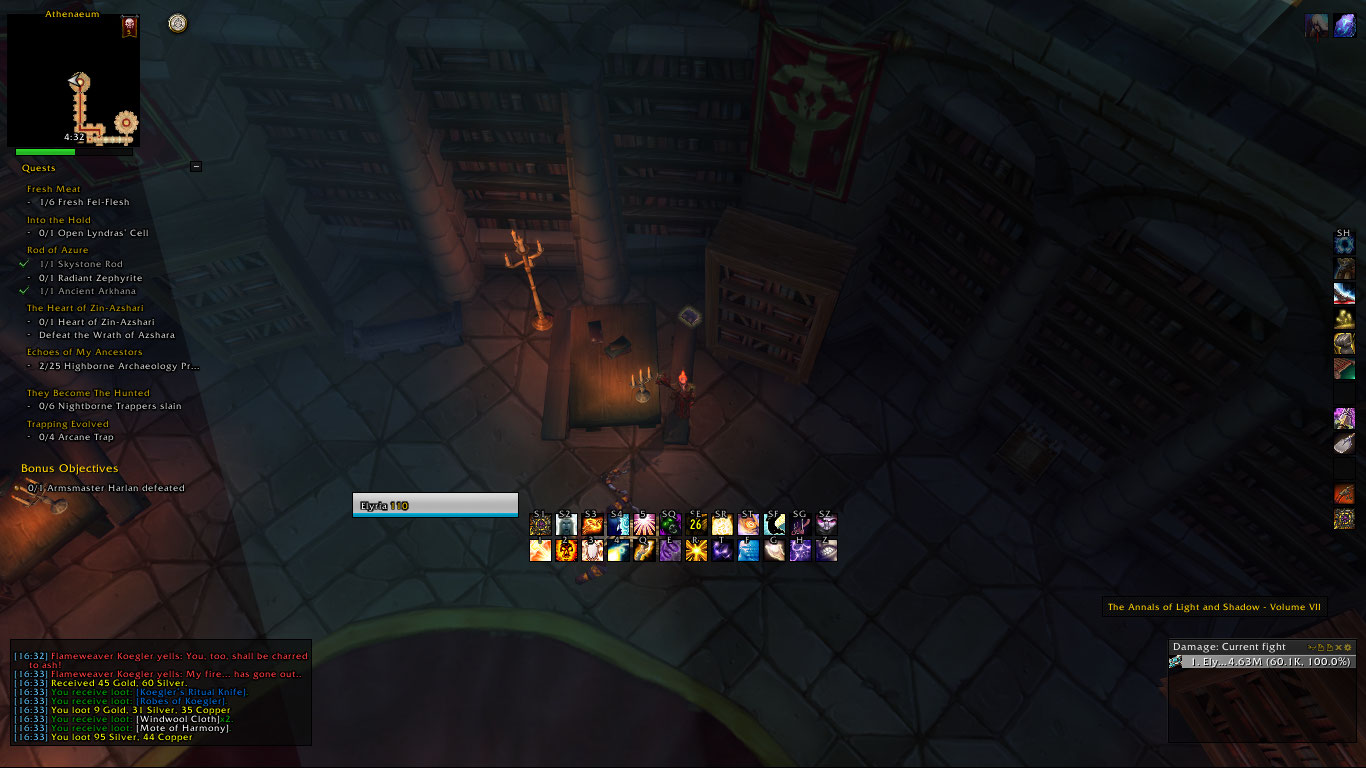
Task: Select the Trapping Evolved quest header
Action: click(x=67, y=424)
